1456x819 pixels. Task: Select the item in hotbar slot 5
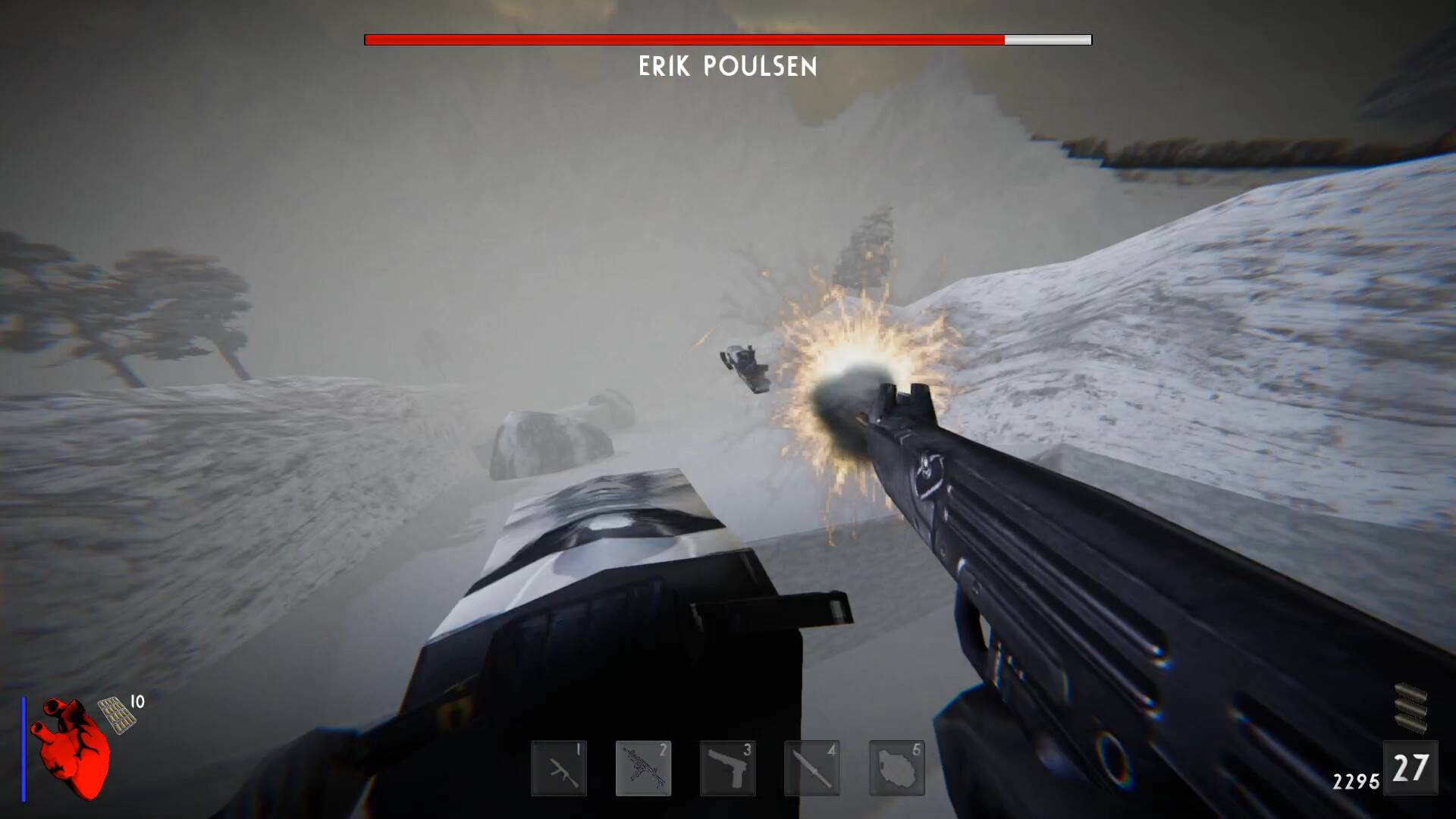pyautogui.click(x=896, y=768)
